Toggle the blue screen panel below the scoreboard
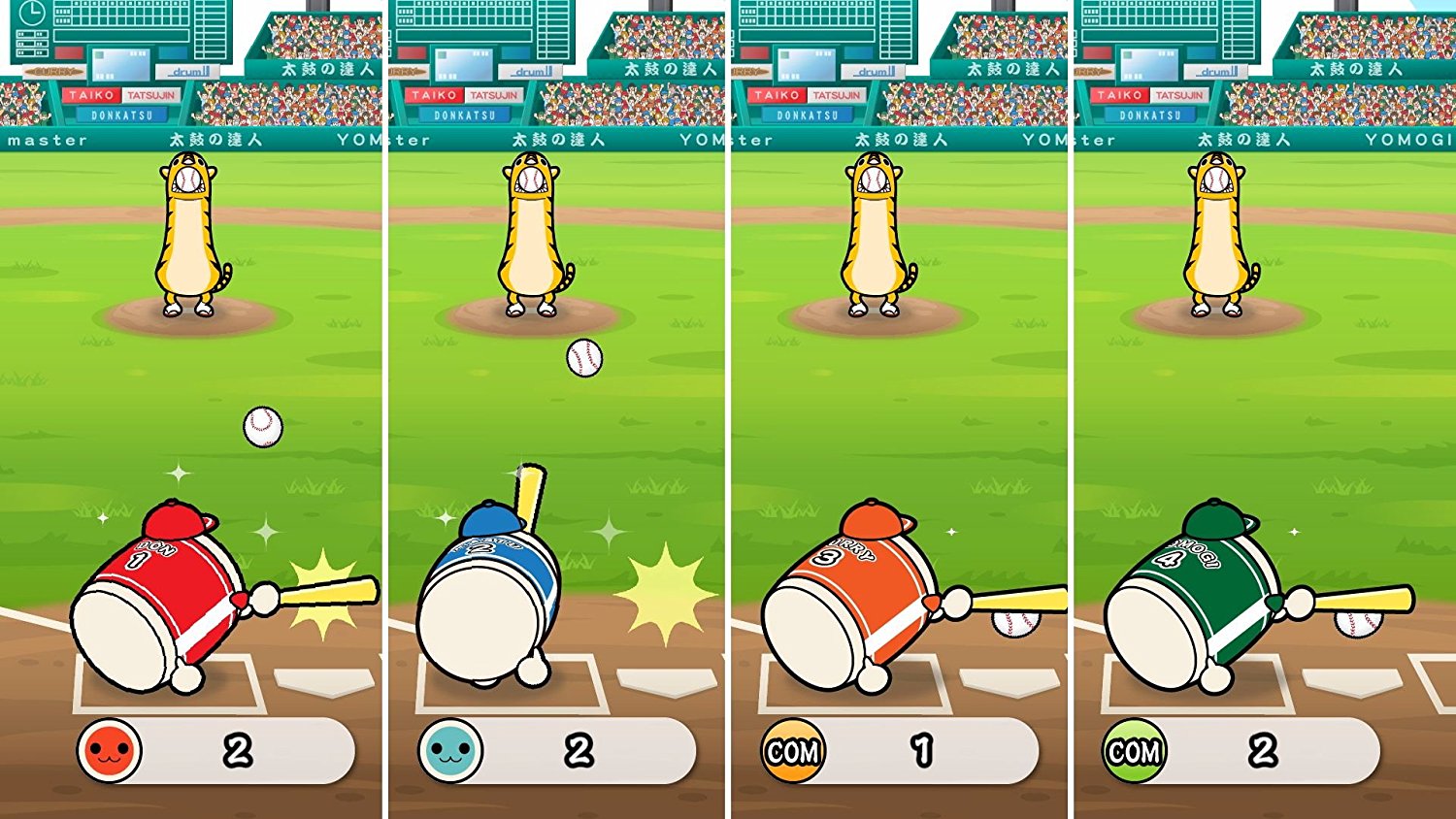 (x=121, y=65)
